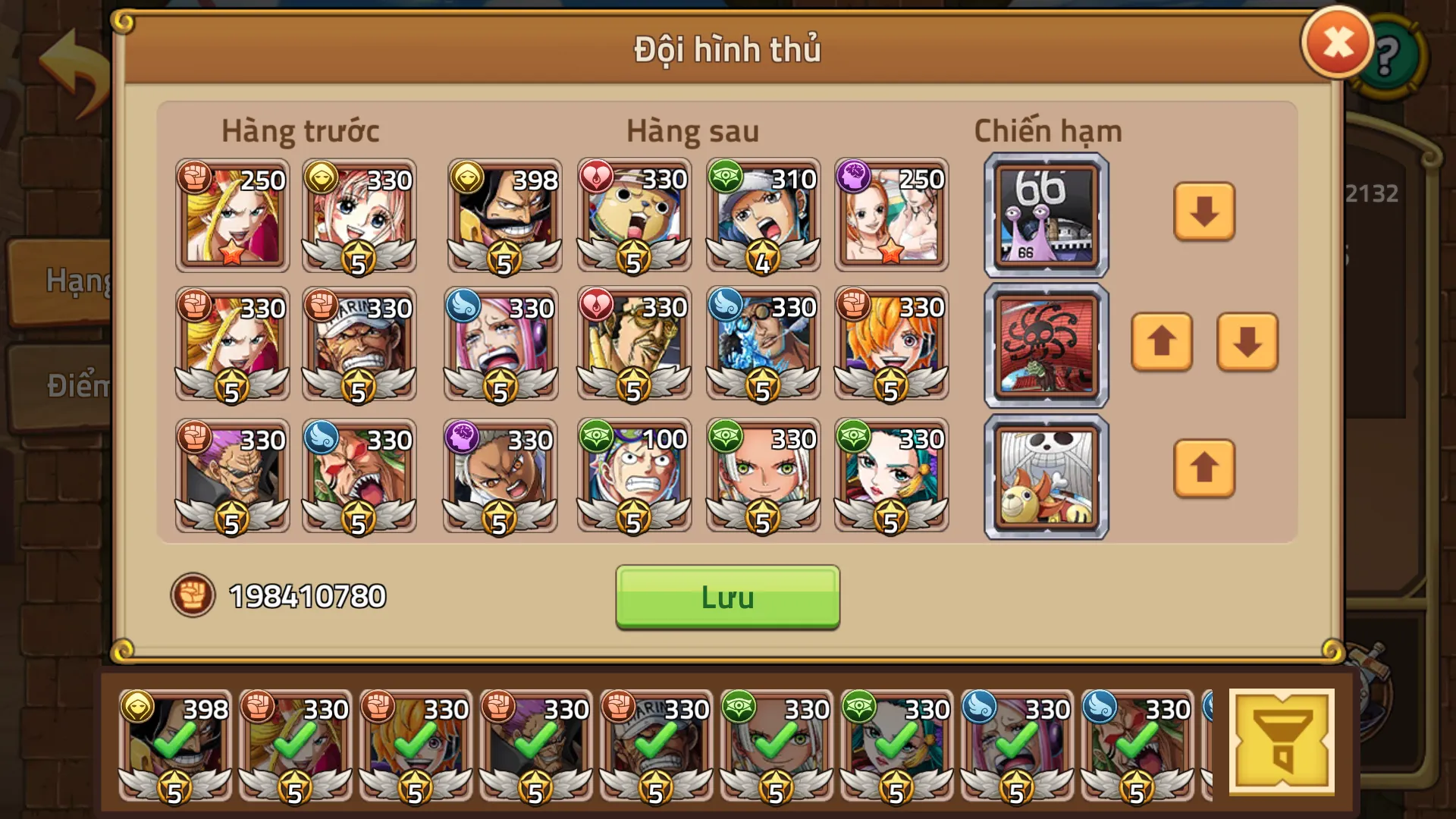Select the Den Den Mushi 66 battleship
The width and height of the screenshot is (1456, 819).
coord(1045,215)
